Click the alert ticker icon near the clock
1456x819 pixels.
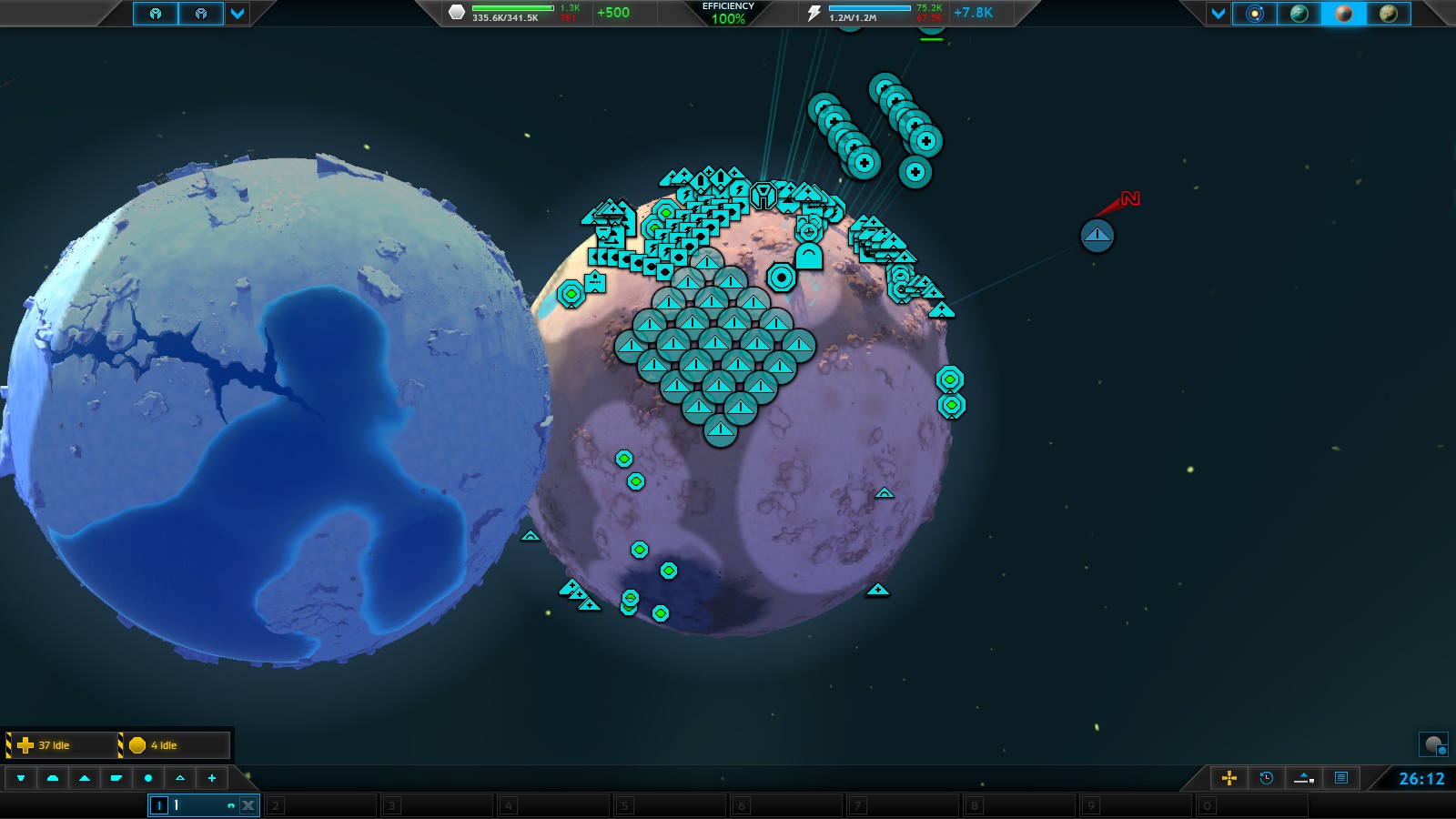(x=1301, y=778)
